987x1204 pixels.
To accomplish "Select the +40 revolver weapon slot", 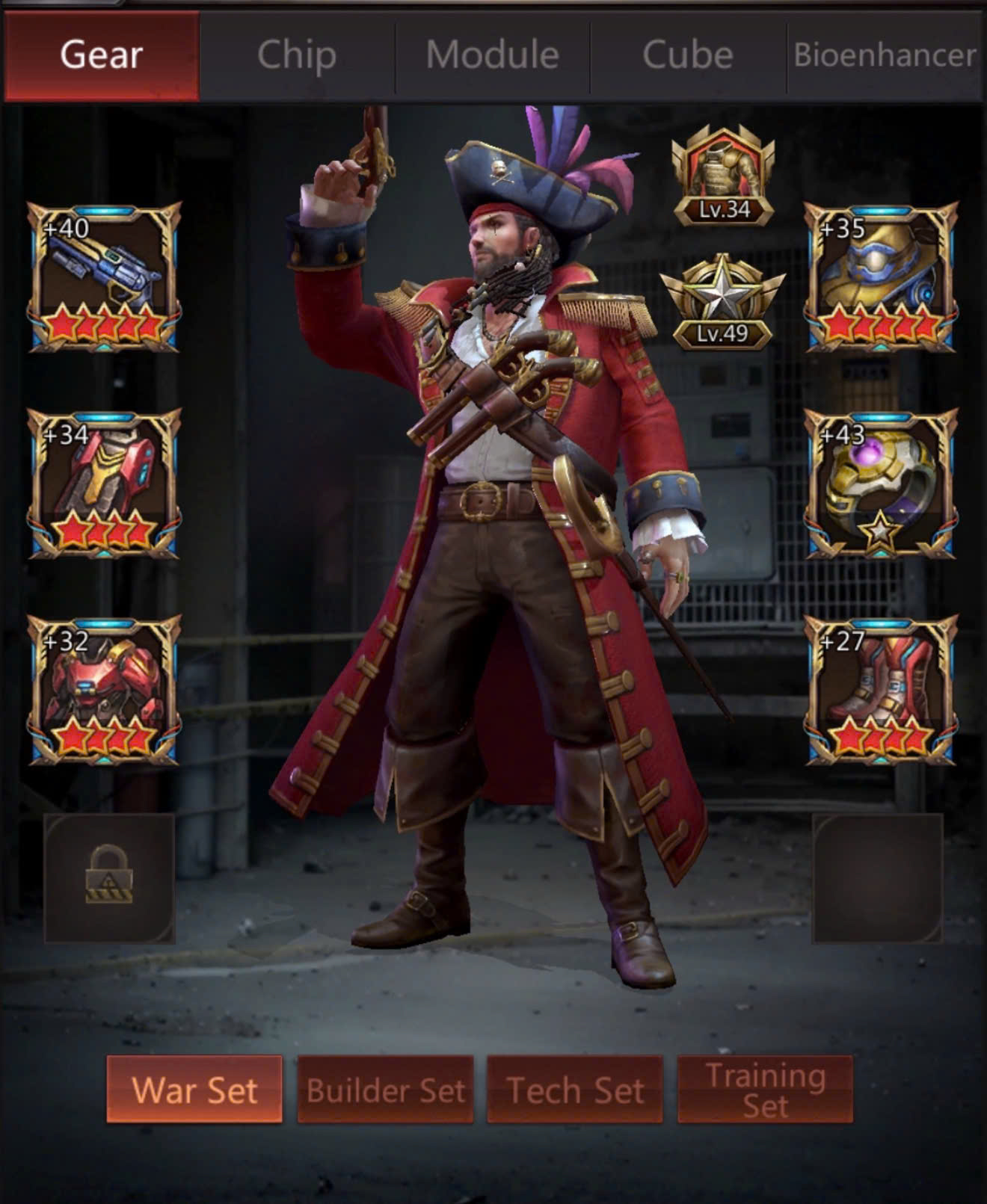I will 105,277.
